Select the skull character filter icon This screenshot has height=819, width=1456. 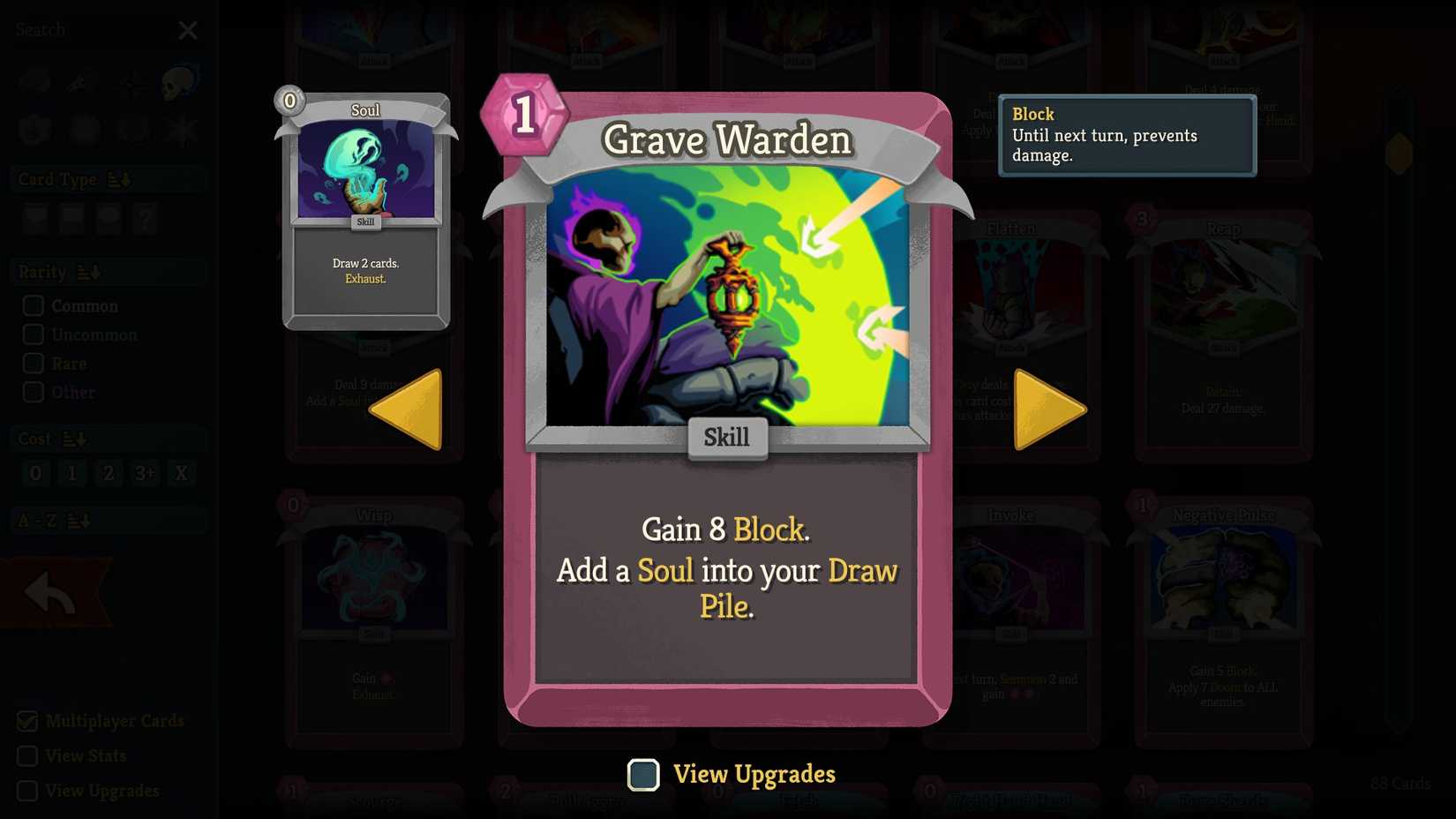(x=178, y=81)
